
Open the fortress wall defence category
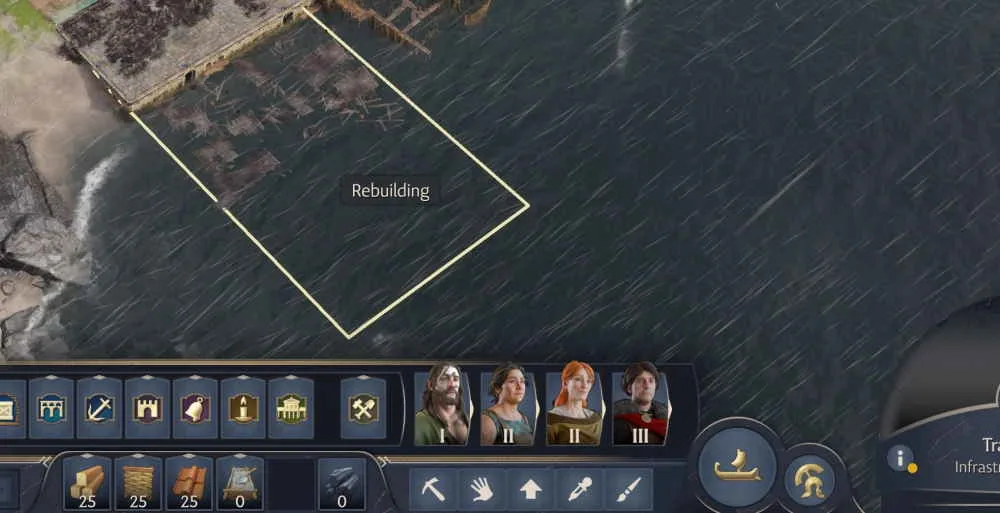point(147,408)
